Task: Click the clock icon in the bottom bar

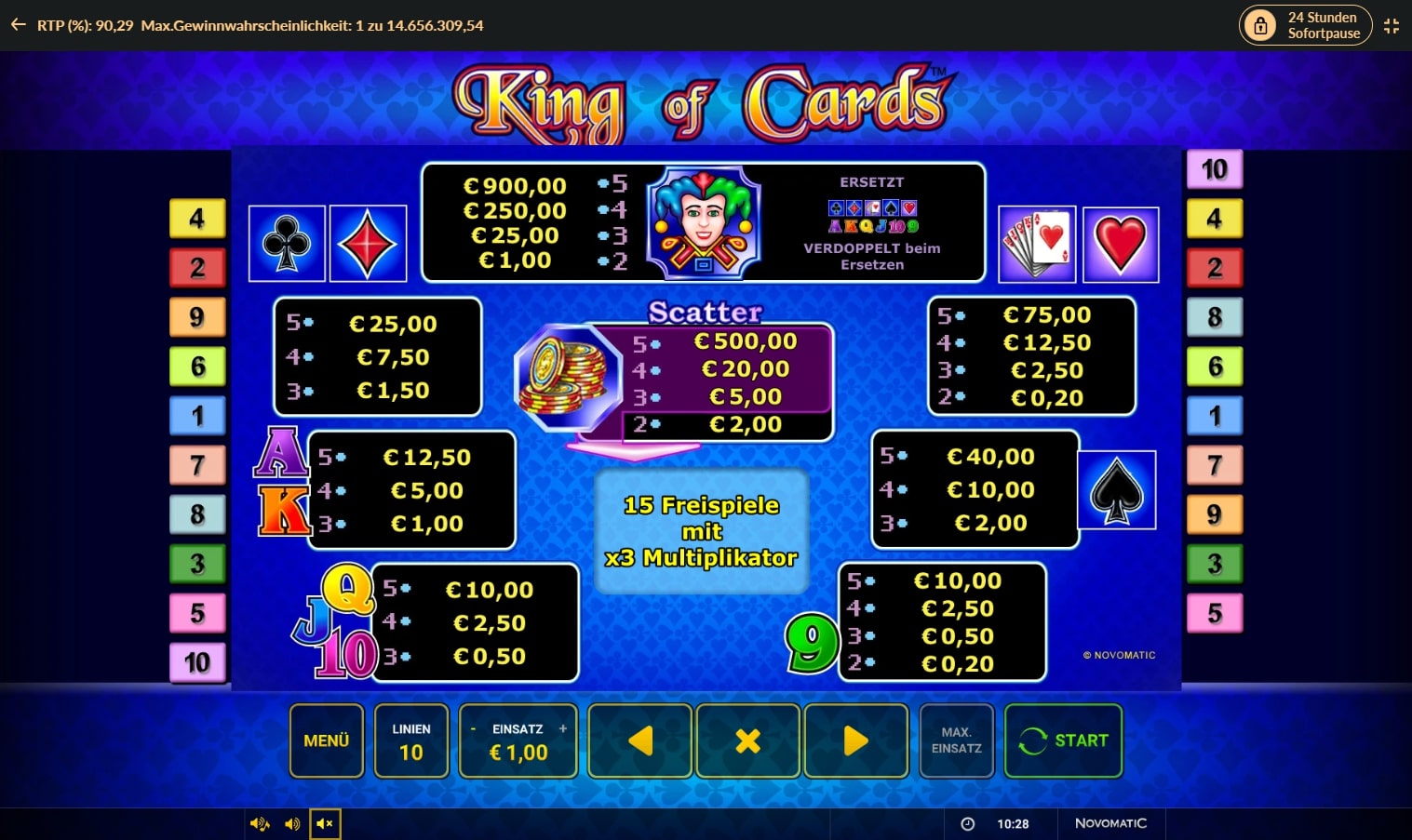Action: coord(968,823)
